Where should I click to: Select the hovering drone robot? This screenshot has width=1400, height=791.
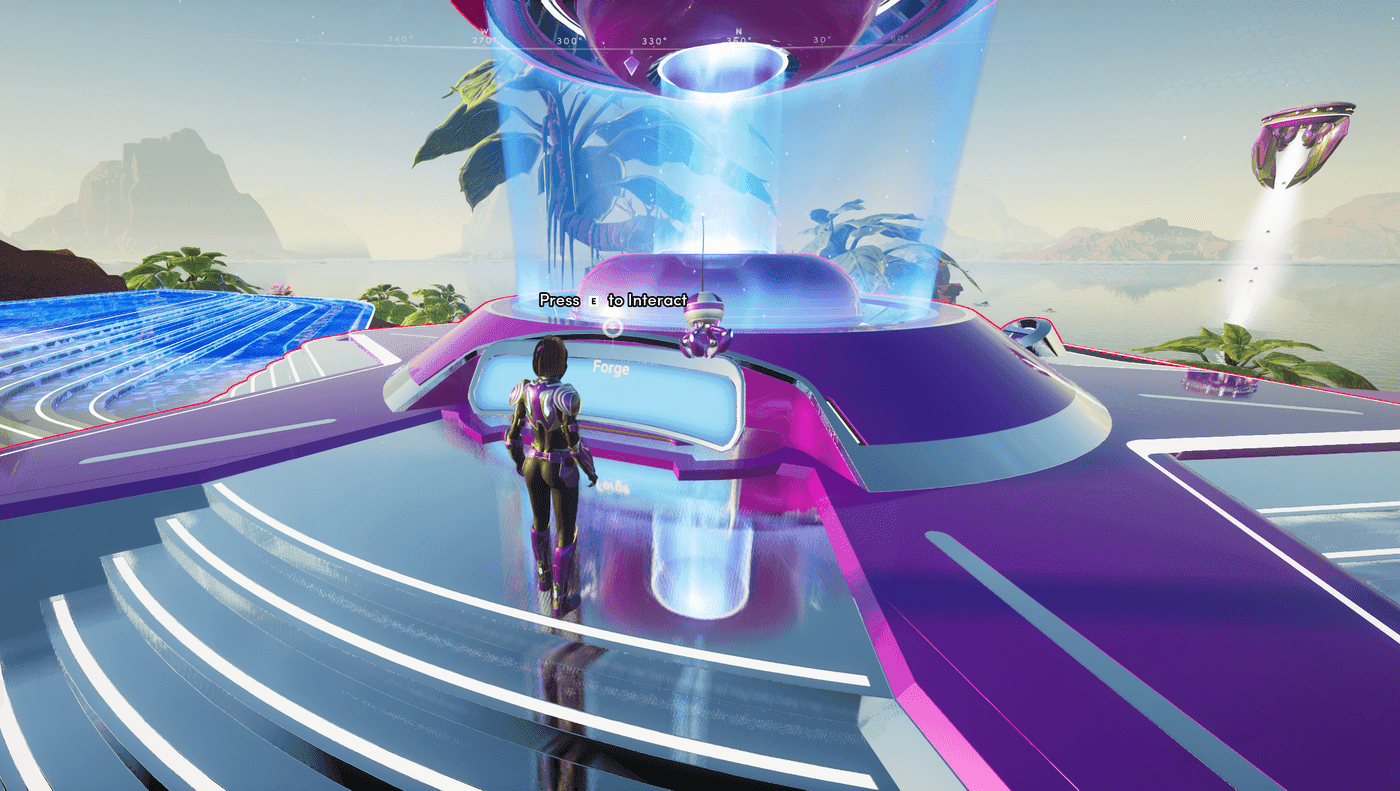(x=702, y=333)
